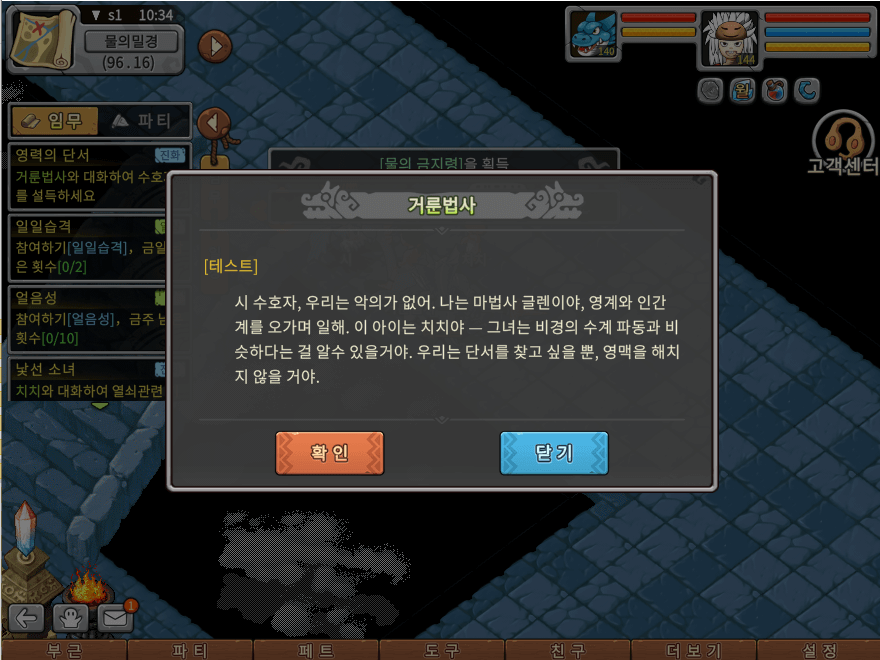
Task: Click the red potion icon
Action: (x=773, y=91)
